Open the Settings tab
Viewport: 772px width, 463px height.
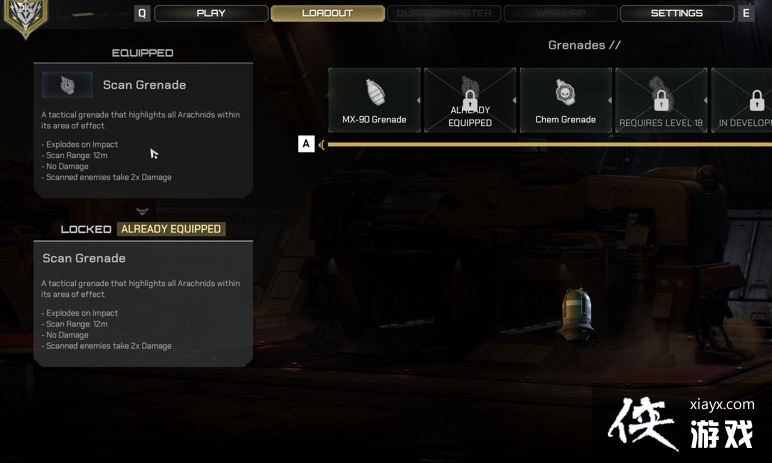[676, 13]
